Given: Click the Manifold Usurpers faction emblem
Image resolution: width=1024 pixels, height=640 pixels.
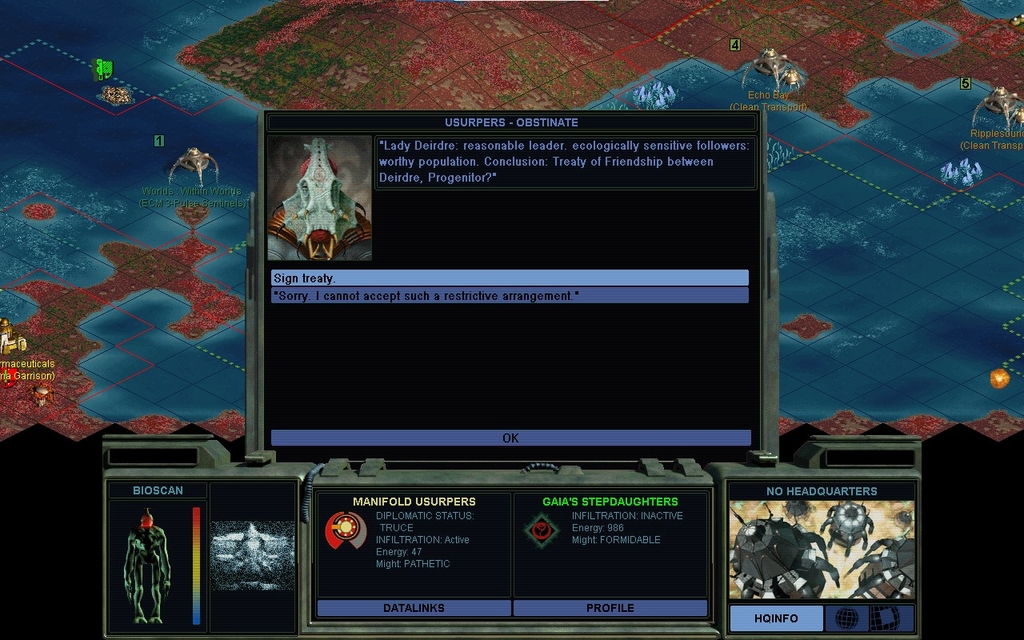Looking at the screenshot, I should pos(345,530).
